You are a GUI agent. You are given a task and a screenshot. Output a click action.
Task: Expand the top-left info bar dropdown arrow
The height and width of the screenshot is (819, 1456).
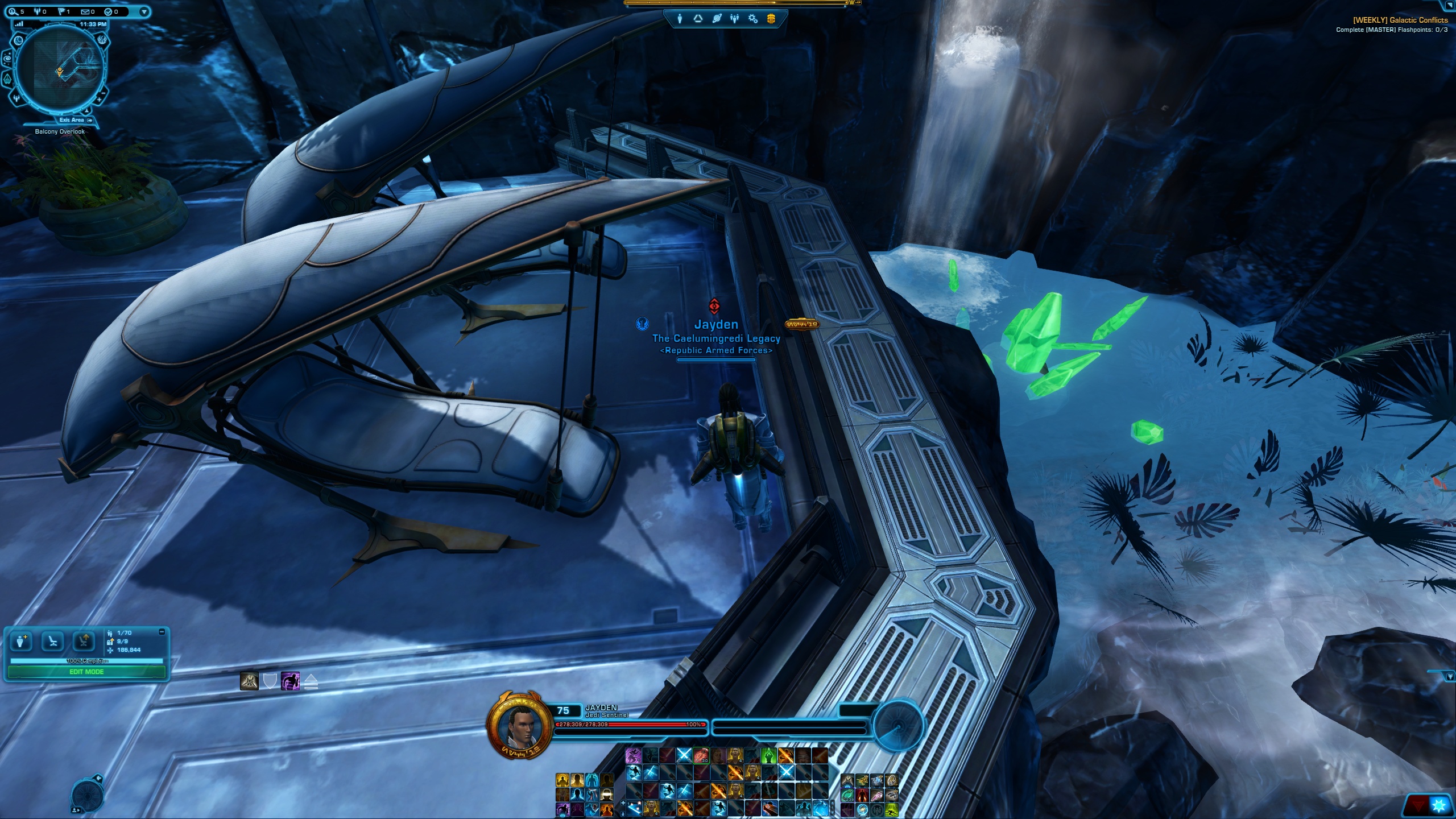tap(144, 11)
